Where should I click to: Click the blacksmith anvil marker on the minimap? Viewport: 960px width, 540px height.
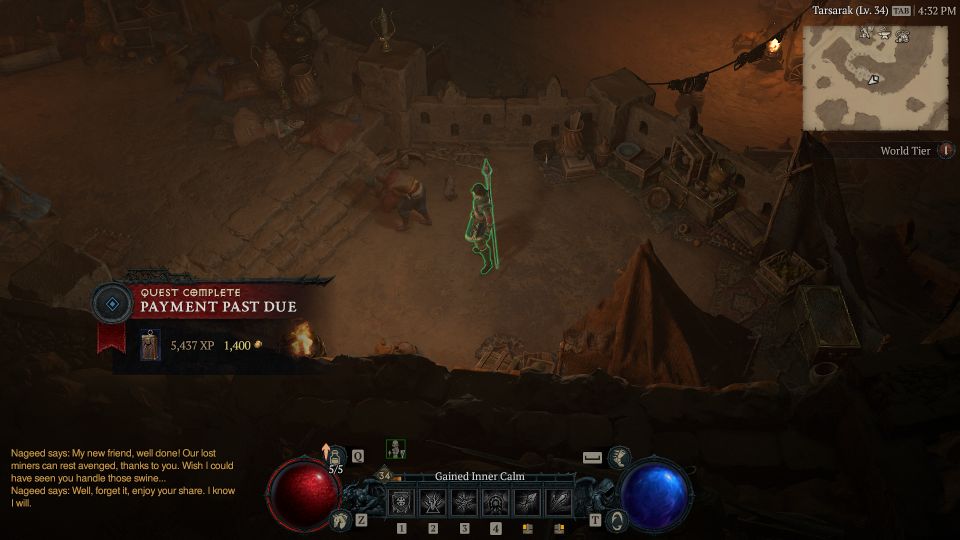point(883,35)
